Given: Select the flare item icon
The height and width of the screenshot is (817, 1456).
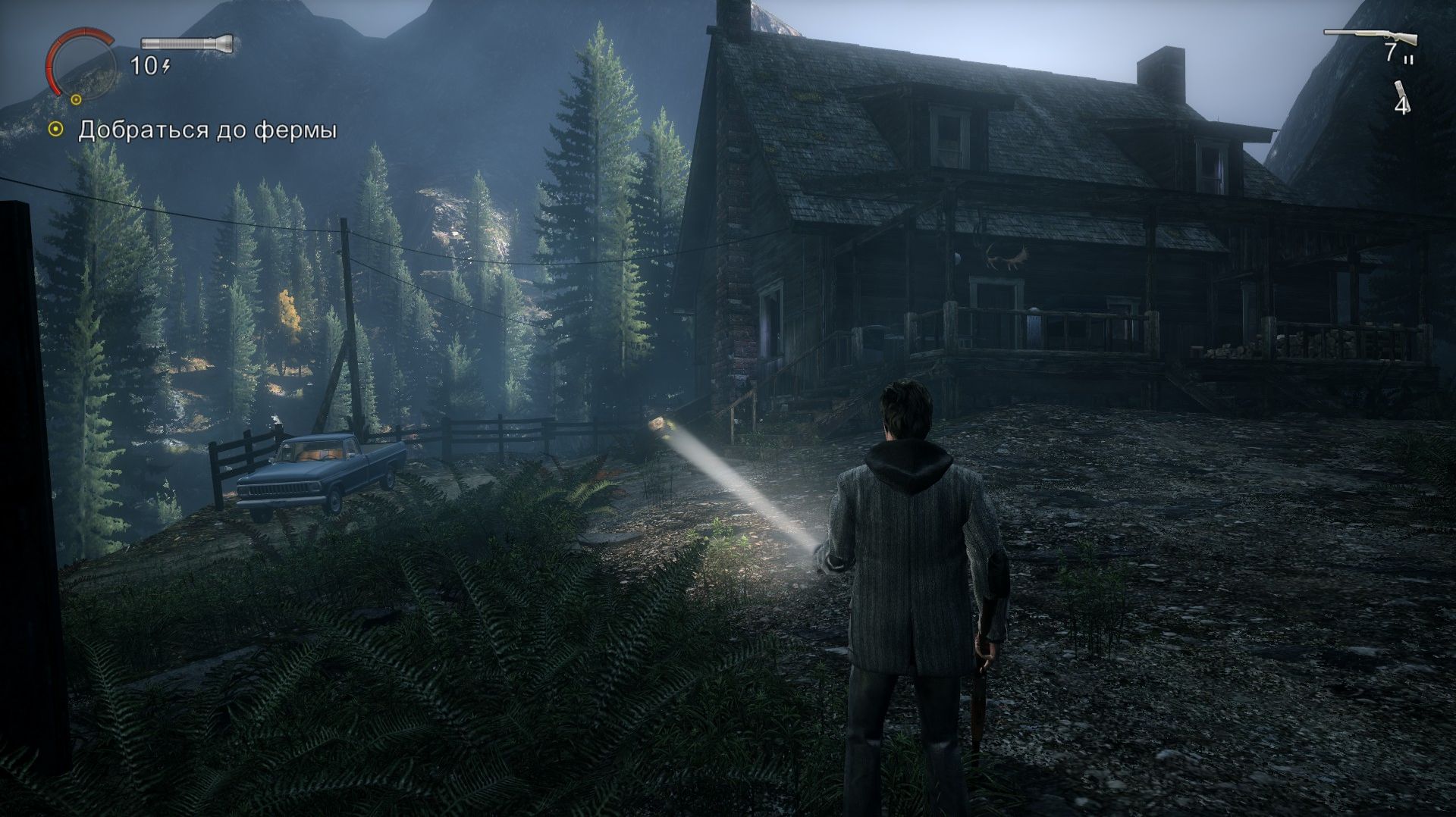Looking at the screenshot, I should pos(1399,91).
